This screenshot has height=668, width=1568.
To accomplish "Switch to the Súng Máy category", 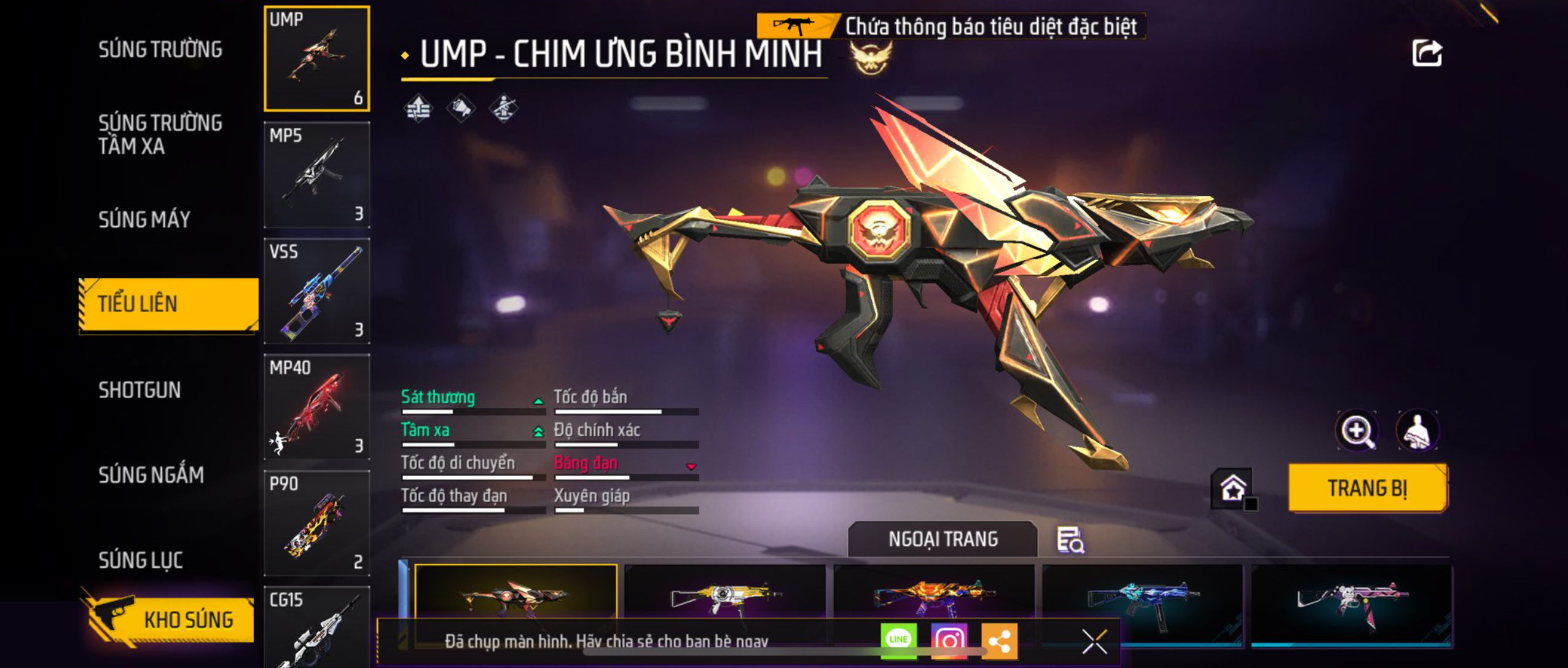I will click(x=144, y=219).
